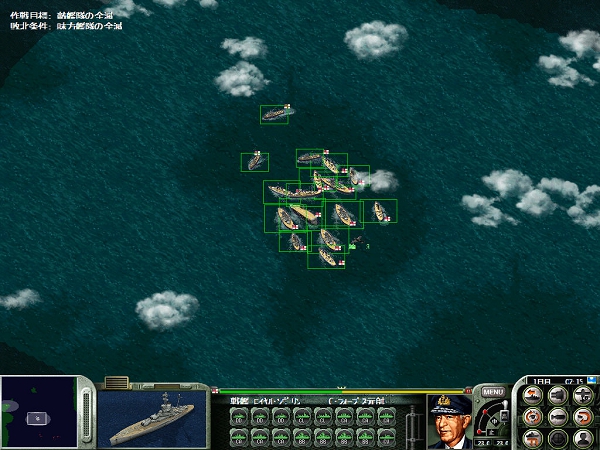Select the admiral portrait
The image size is (600, 450).
tap(449, 420)
